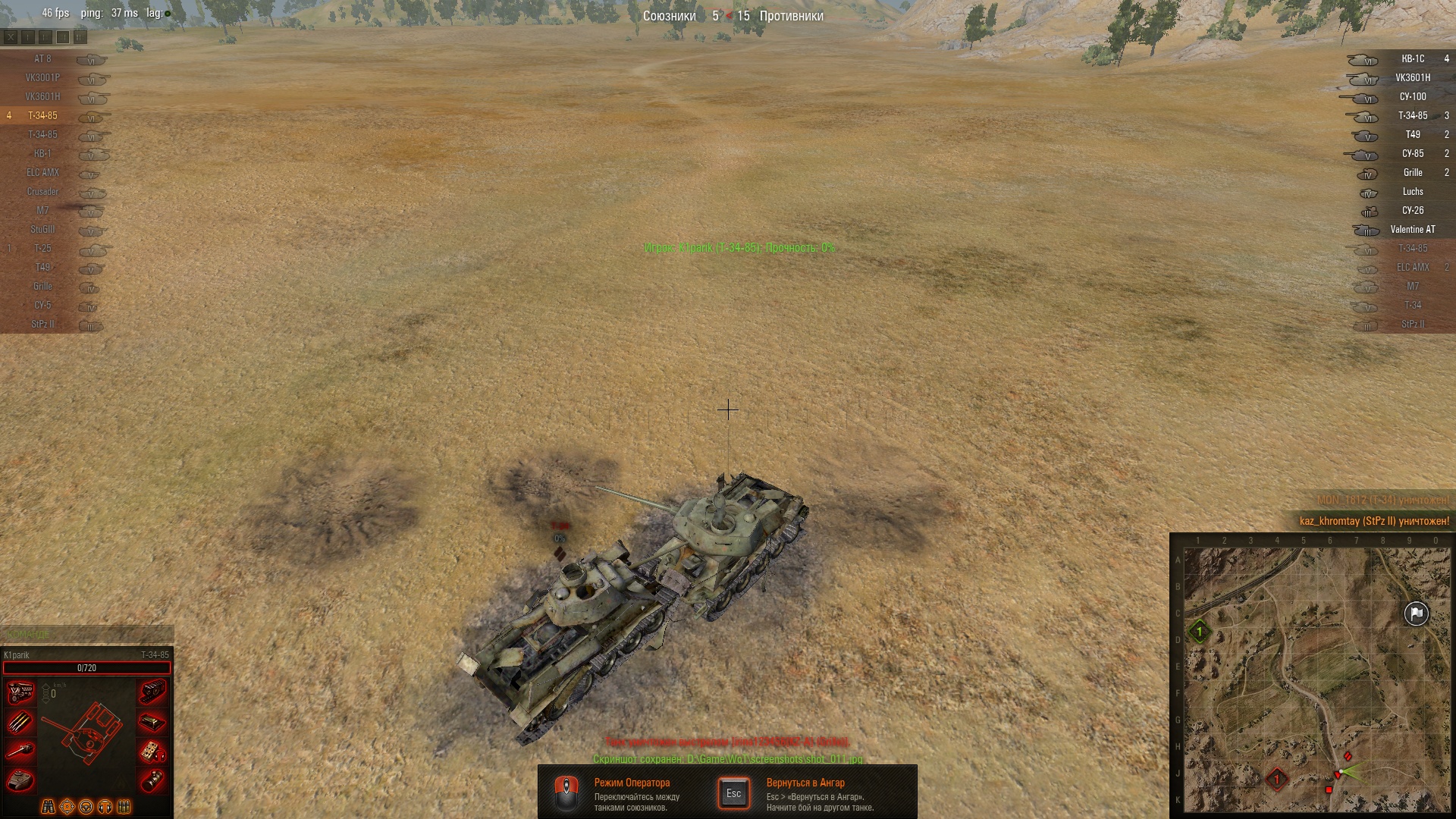Select enemy CY-100 in the roster
This screenshot has height=819, width=1456.
(x=1412, y=97)
